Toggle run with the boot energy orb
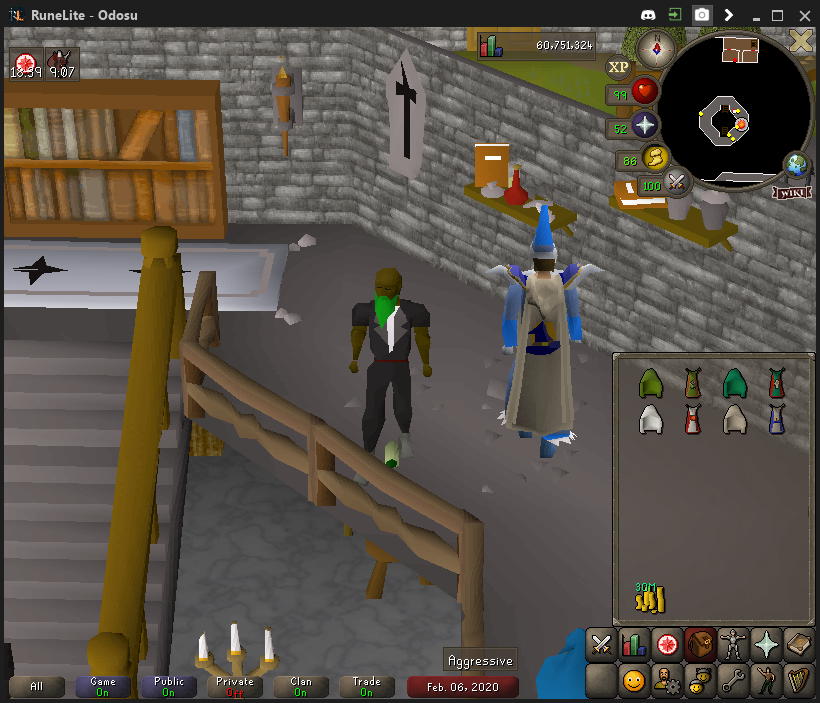This screenshot has width=820, height=703. pyautogui.click(x=656, y=158)
